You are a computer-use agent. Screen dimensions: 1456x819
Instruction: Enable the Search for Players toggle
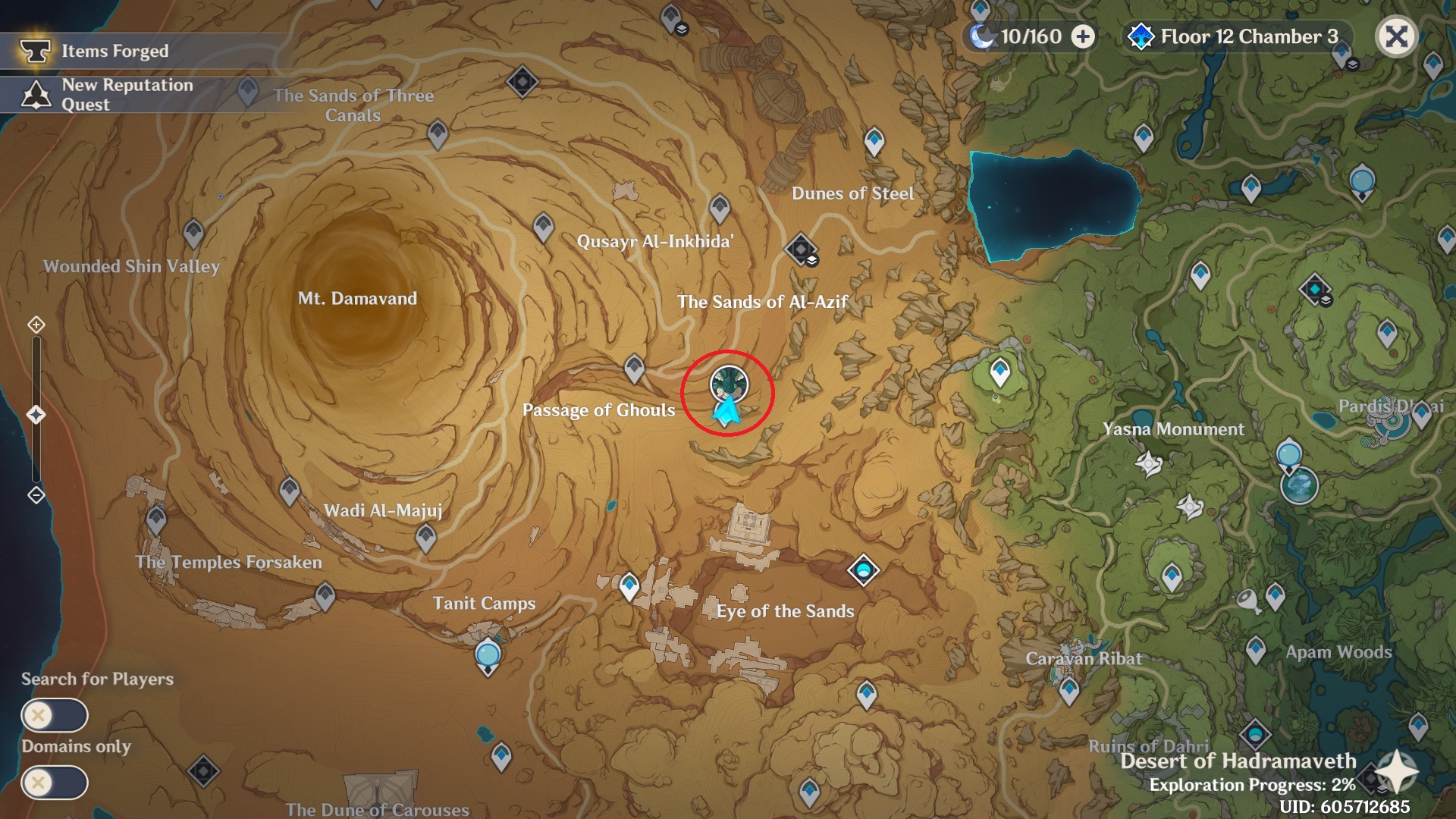tap(54, 714)
